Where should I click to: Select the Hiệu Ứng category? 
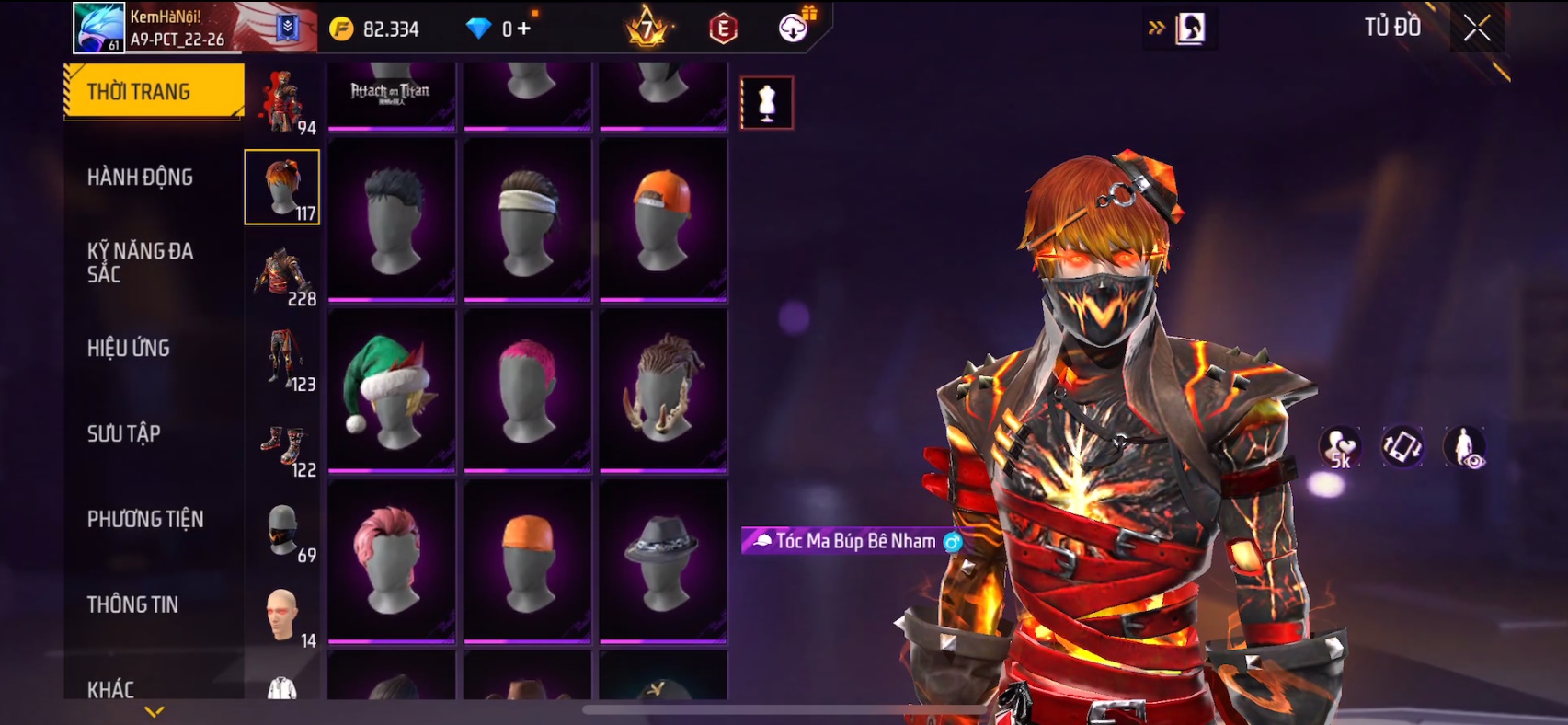click(129, 348)
